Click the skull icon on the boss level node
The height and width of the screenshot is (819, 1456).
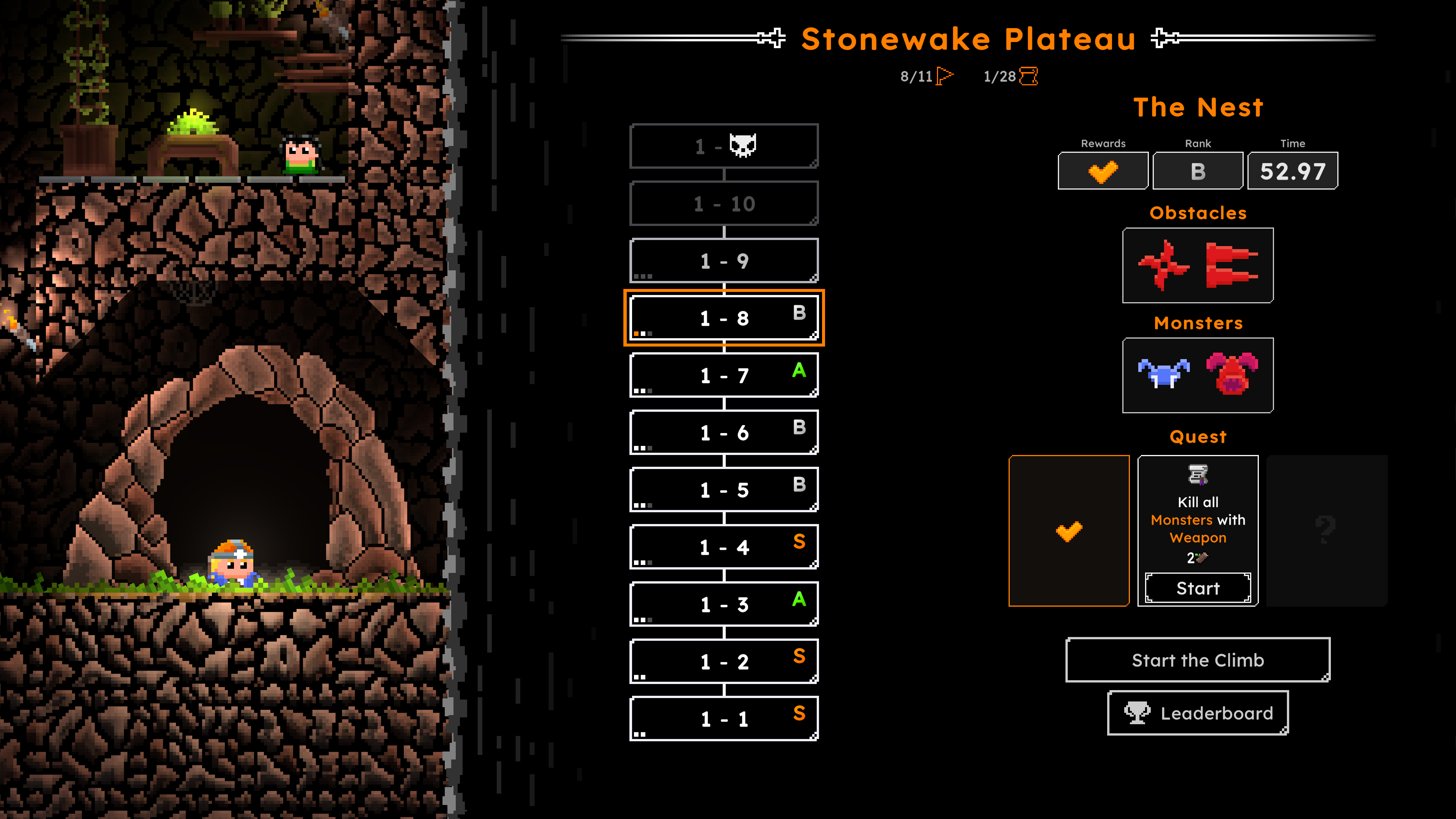[x=743, y=145]
